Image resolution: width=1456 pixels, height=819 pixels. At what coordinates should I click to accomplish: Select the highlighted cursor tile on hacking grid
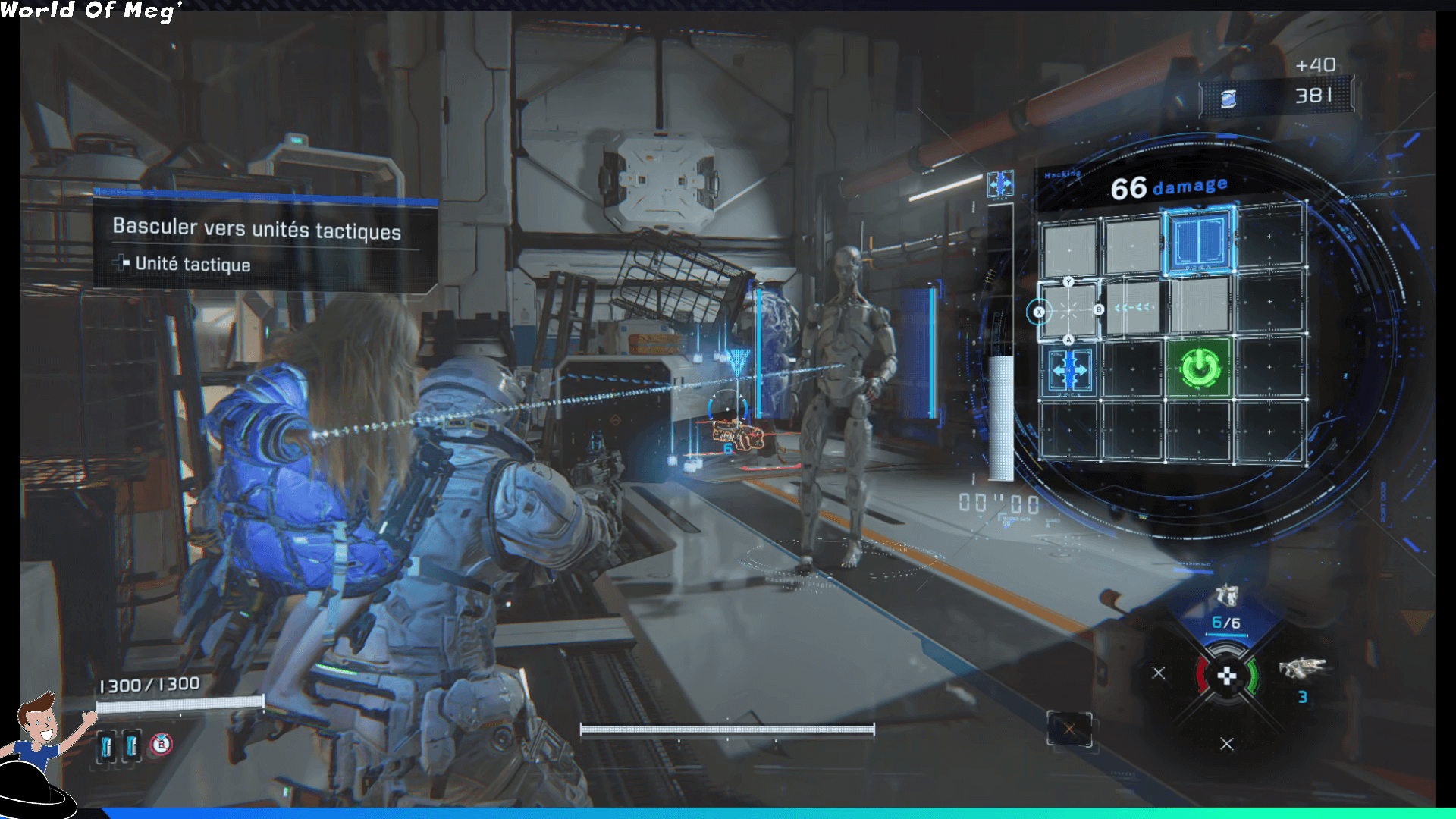[1068, 310]
